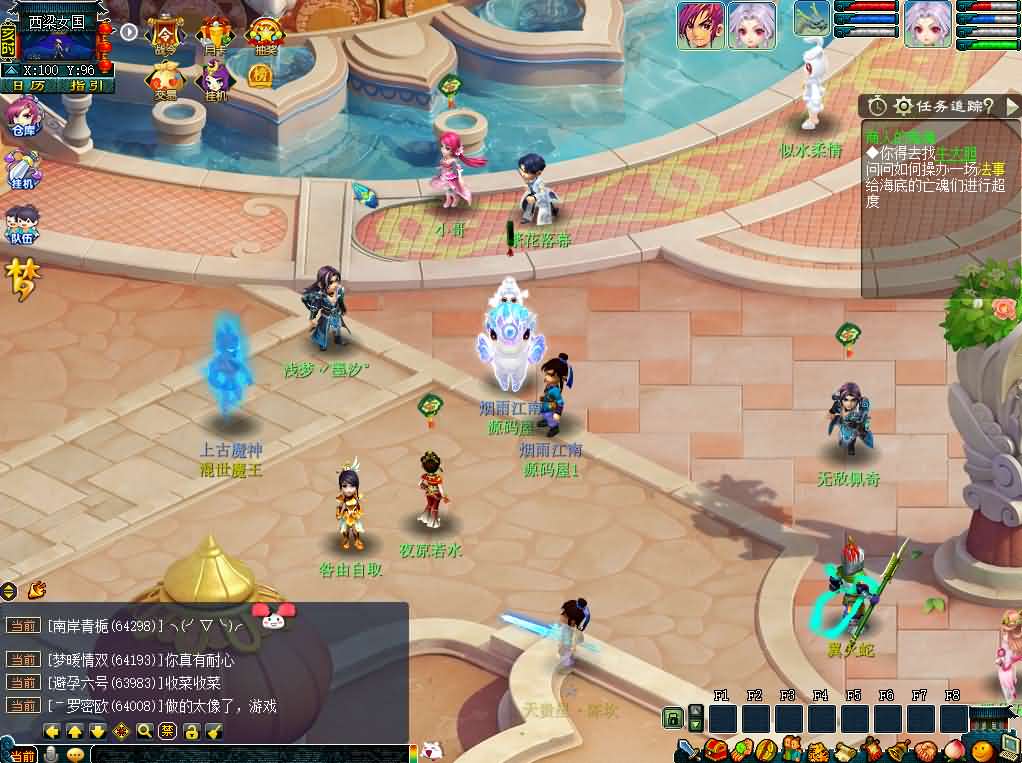Open the 抽奖 lottery icon
Screen dimensions: 1022x763
tap(265, 36)
